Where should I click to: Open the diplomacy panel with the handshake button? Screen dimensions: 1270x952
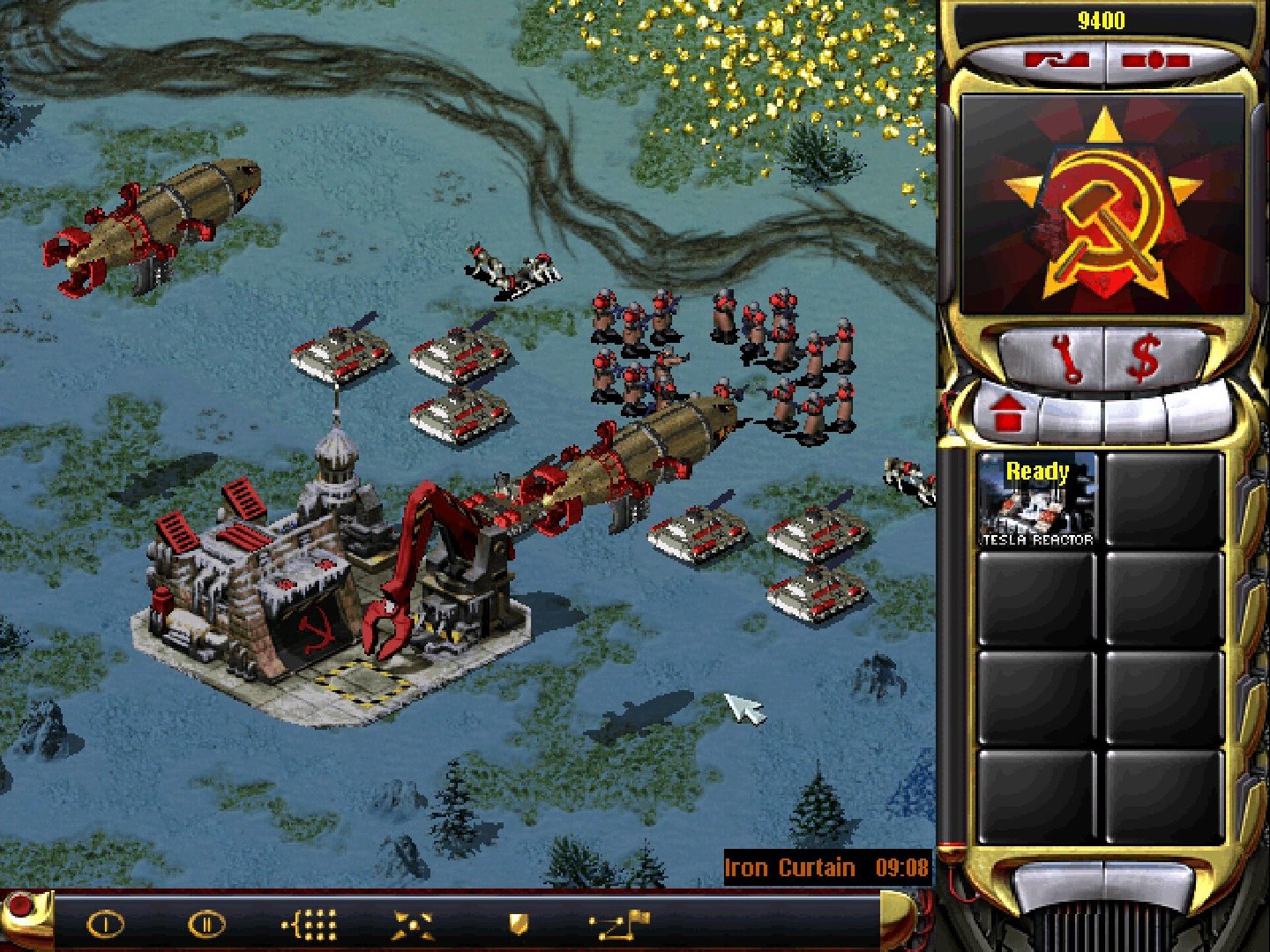[1055, 61]
